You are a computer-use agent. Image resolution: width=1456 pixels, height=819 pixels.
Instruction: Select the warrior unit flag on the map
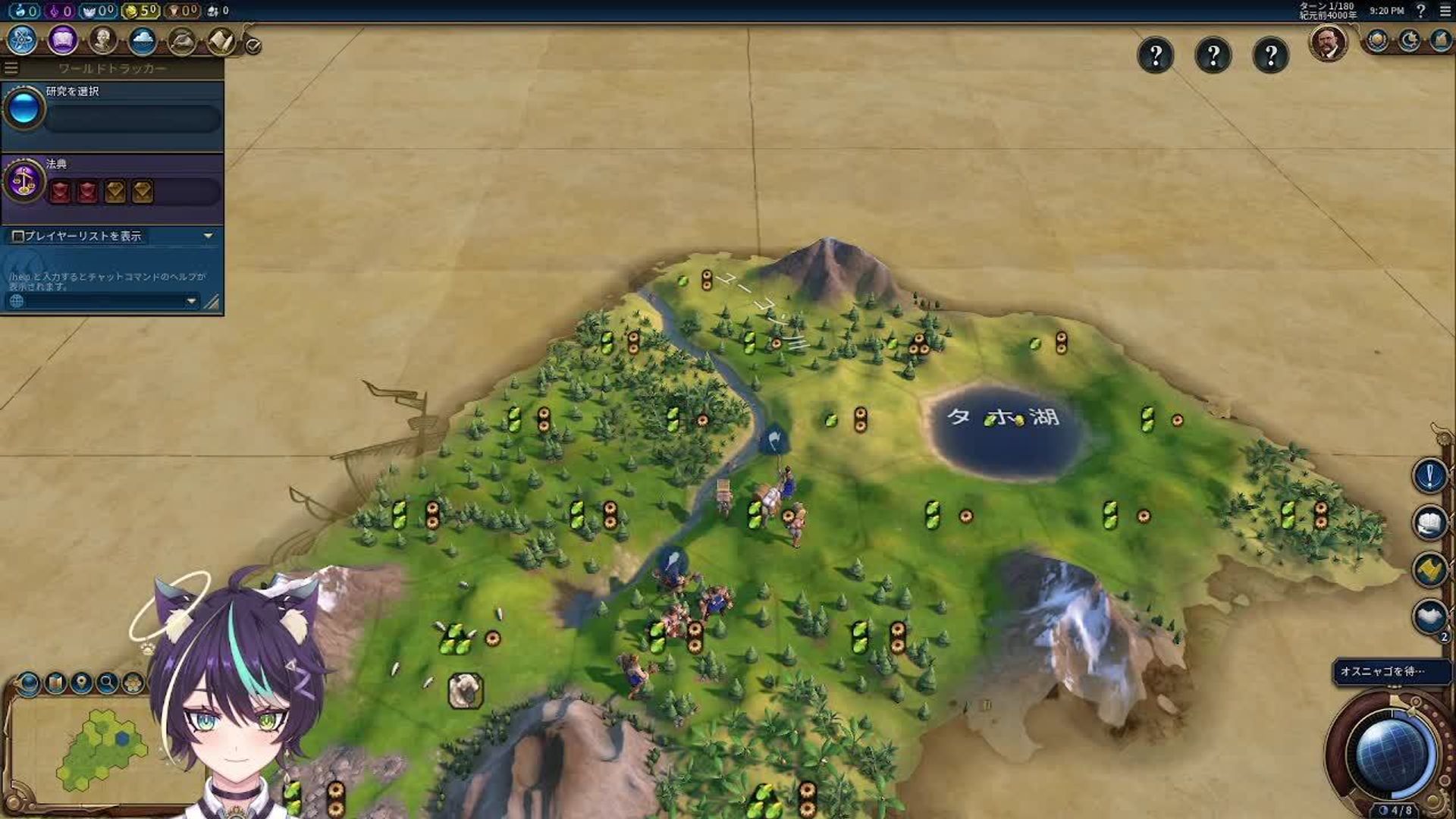click(671, 562)
